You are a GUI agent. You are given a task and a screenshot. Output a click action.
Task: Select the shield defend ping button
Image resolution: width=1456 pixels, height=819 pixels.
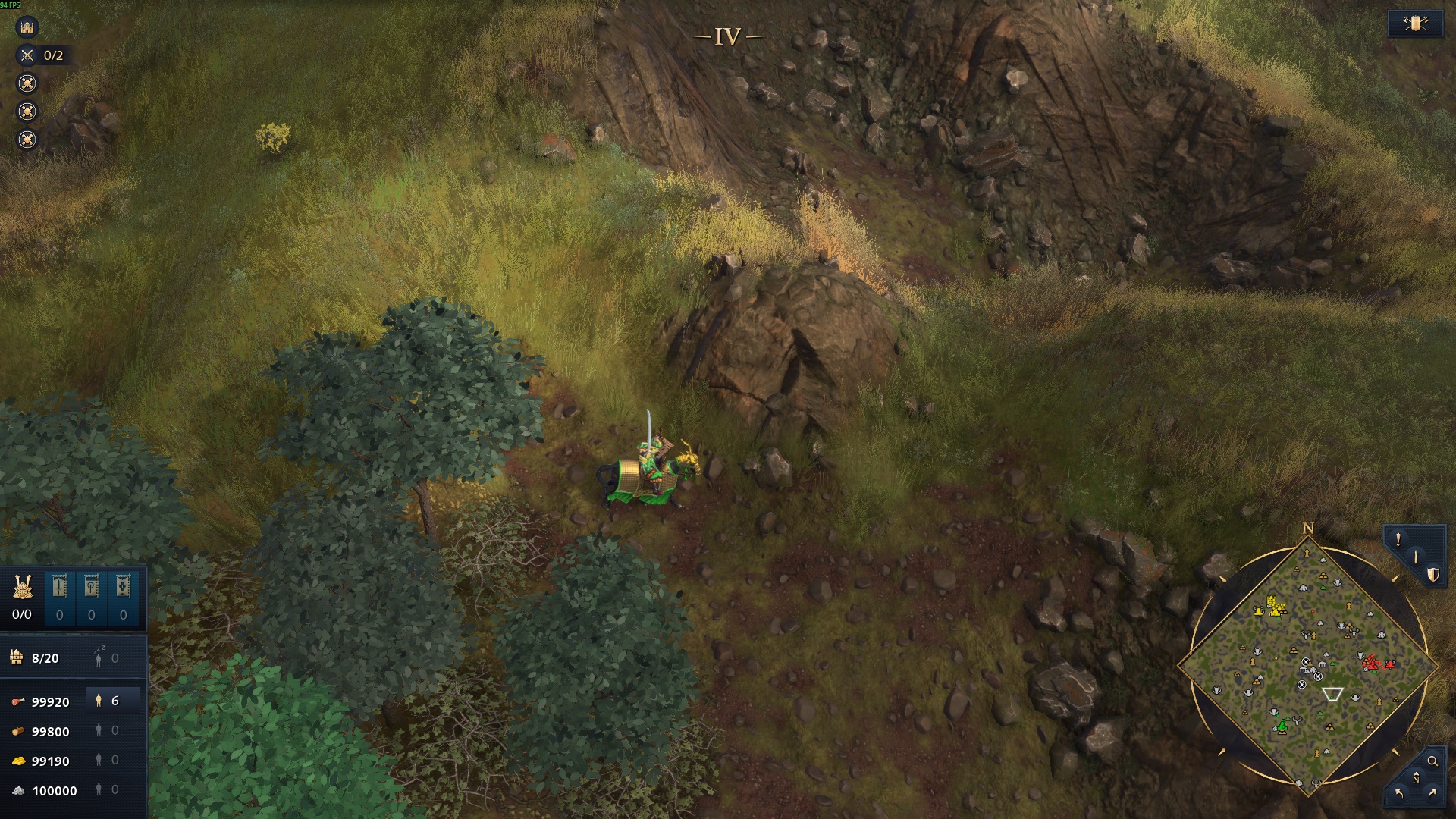[x=1432, y=575]
